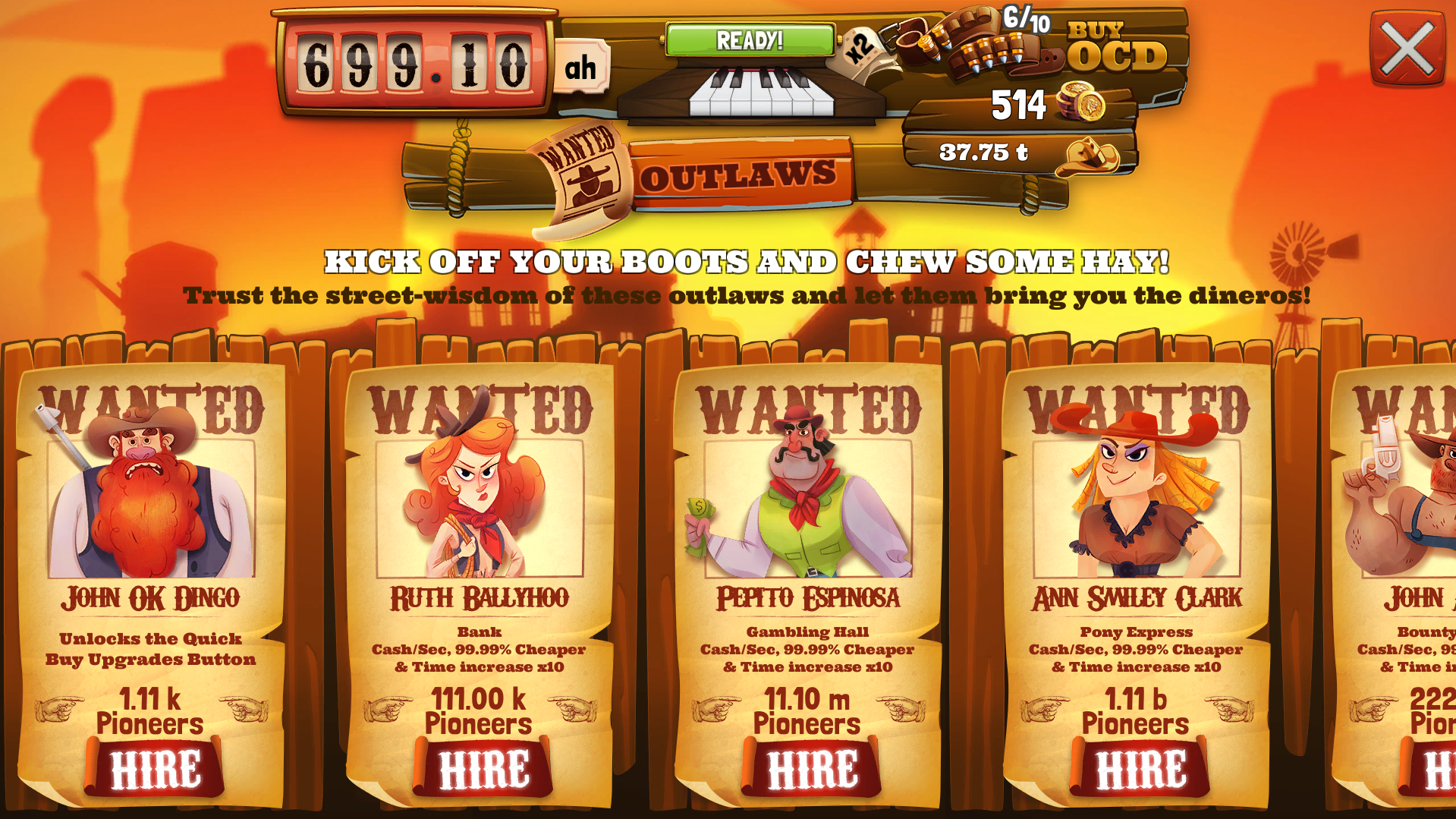Click the 'ah' suffix tag next to the counter

[580, 68]
